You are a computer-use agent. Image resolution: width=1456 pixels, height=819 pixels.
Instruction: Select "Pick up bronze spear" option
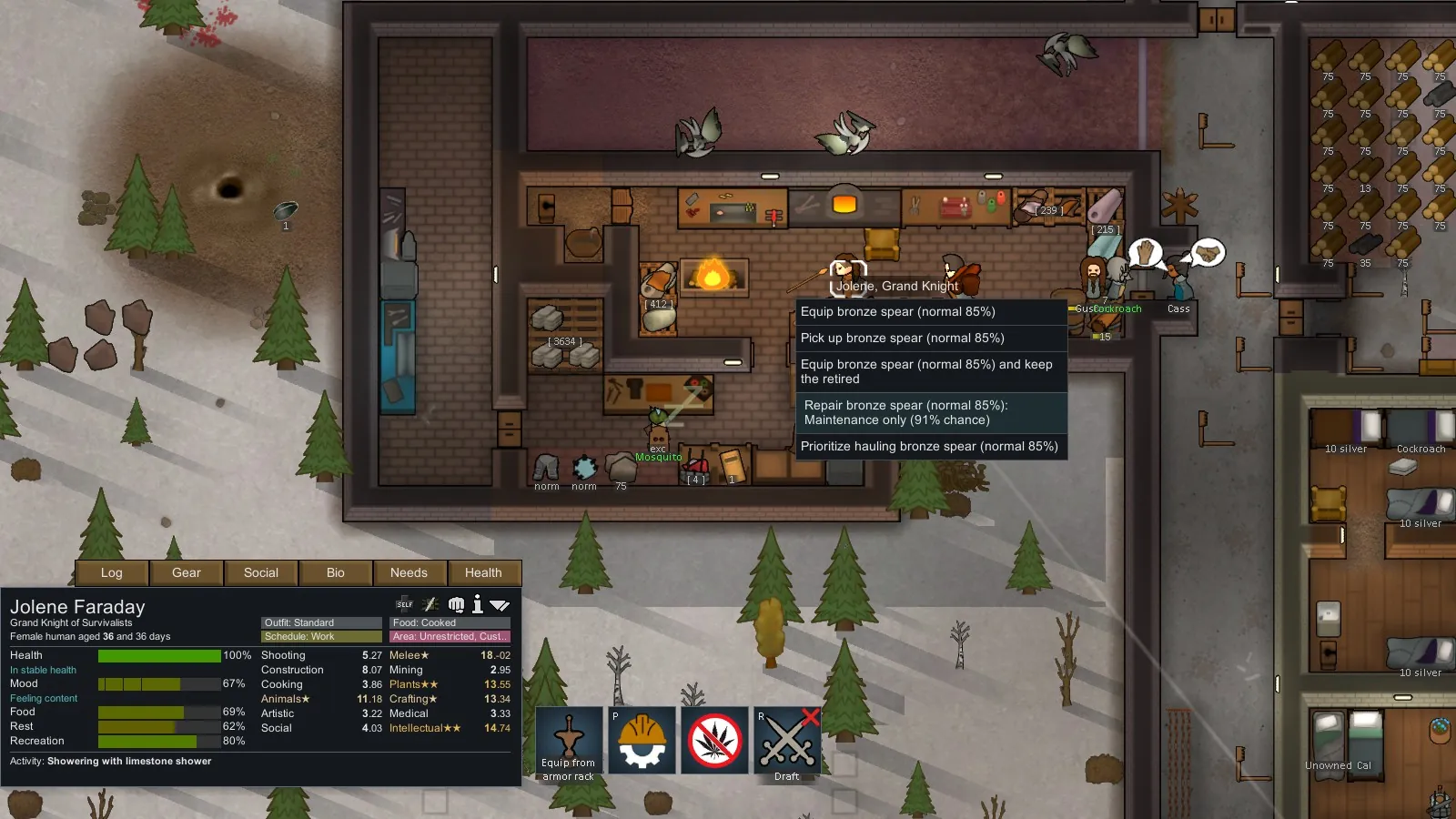tap(930, 339)
